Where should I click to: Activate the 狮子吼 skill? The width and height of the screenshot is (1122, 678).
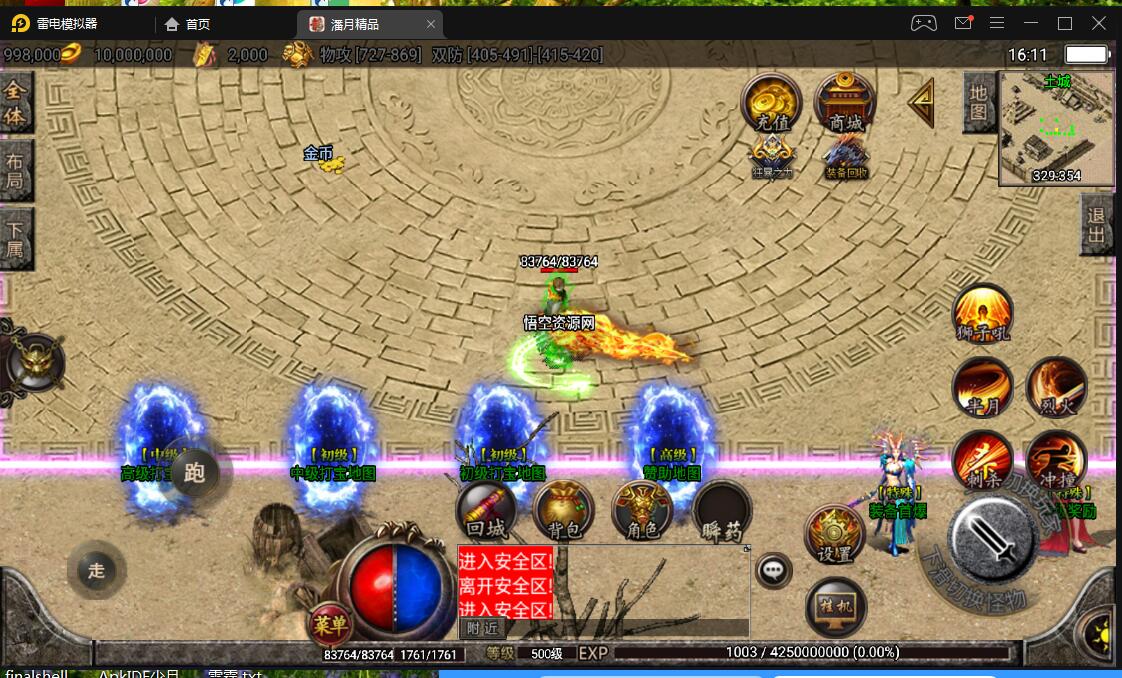point(983,314)
